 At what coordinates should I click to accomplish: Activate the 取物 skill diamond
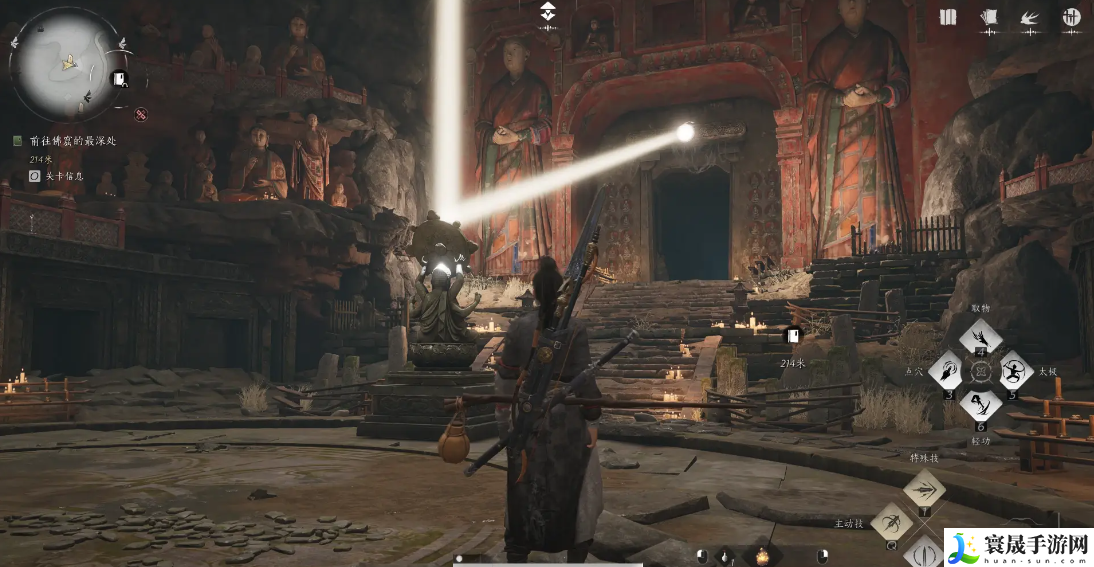pos(980,339)
